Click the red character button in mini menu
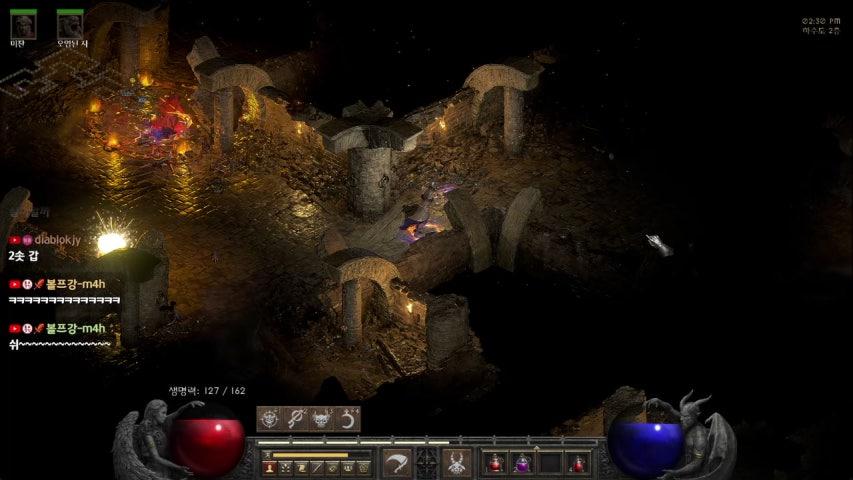 tap(270, 467)
